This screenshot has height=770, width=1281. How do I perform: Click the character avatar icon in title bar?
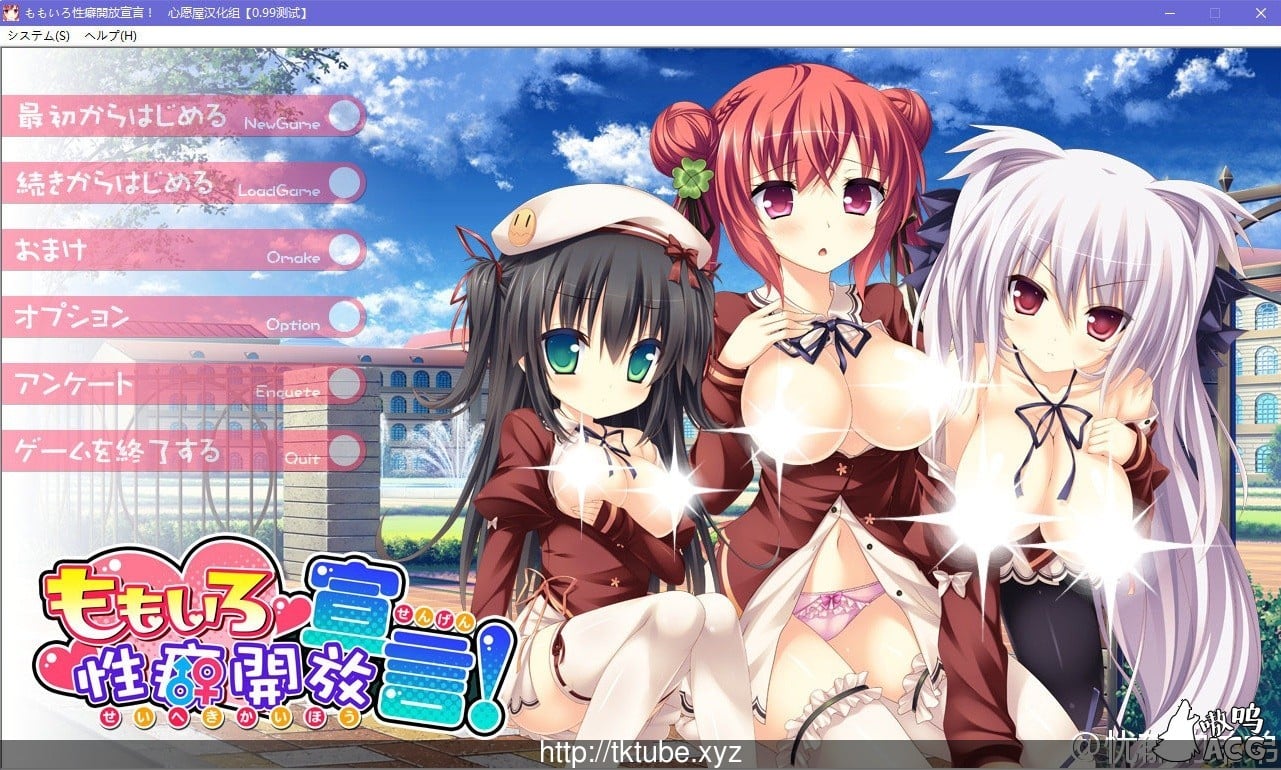click(x=12, y=13)
